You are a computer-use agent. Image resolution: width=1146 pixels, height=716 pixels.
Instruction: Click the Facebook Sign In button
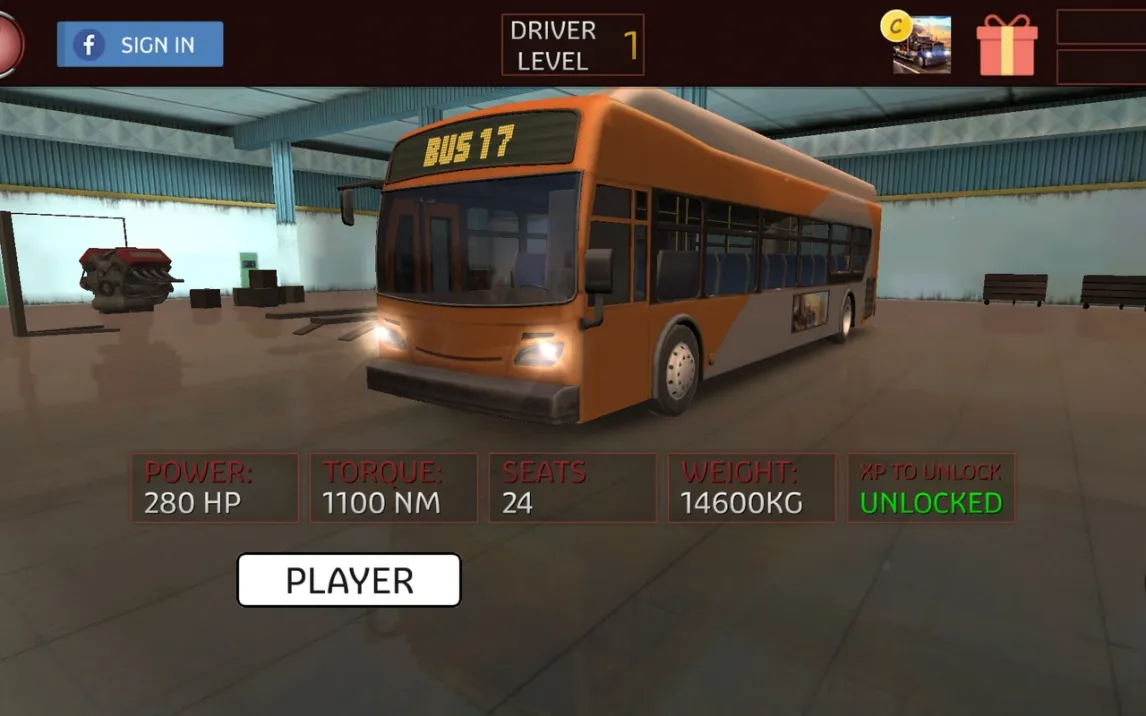tap(140, 45)
